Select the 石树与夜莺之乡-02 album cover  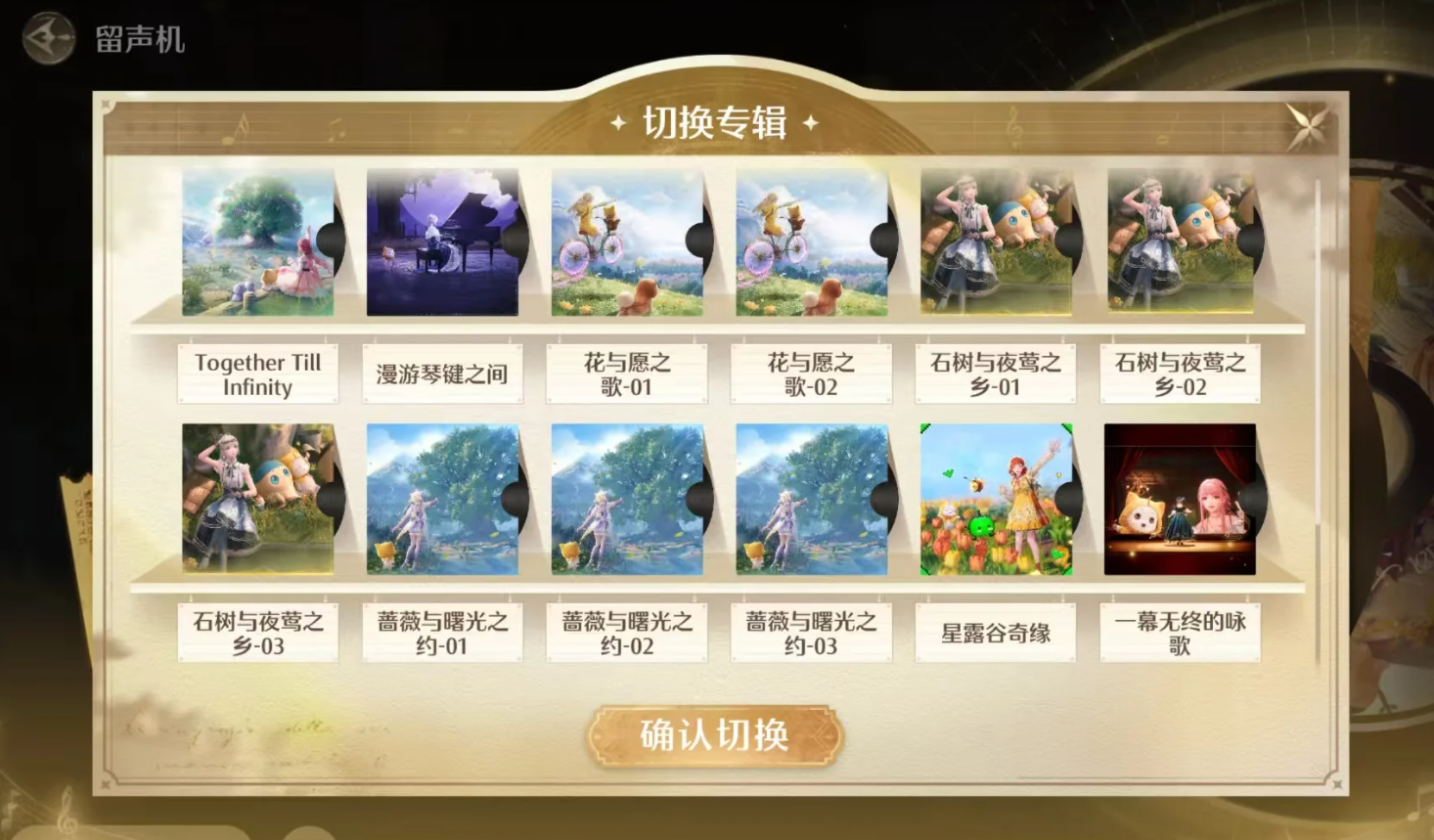click(x=1179, y=243)
